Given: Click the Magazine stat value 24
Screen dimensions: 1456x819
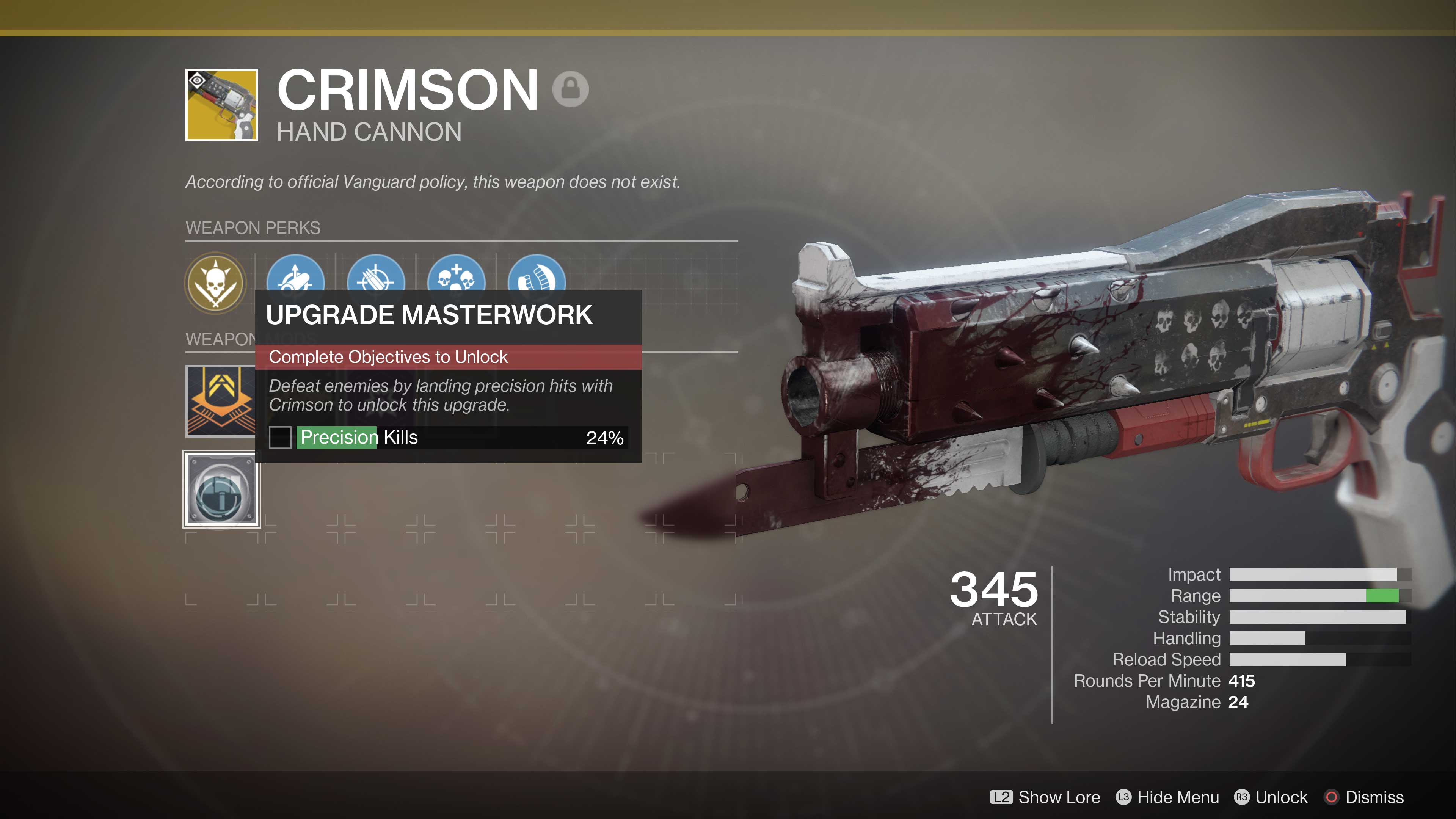Looking at the screenshot, I should point(1238,702).
